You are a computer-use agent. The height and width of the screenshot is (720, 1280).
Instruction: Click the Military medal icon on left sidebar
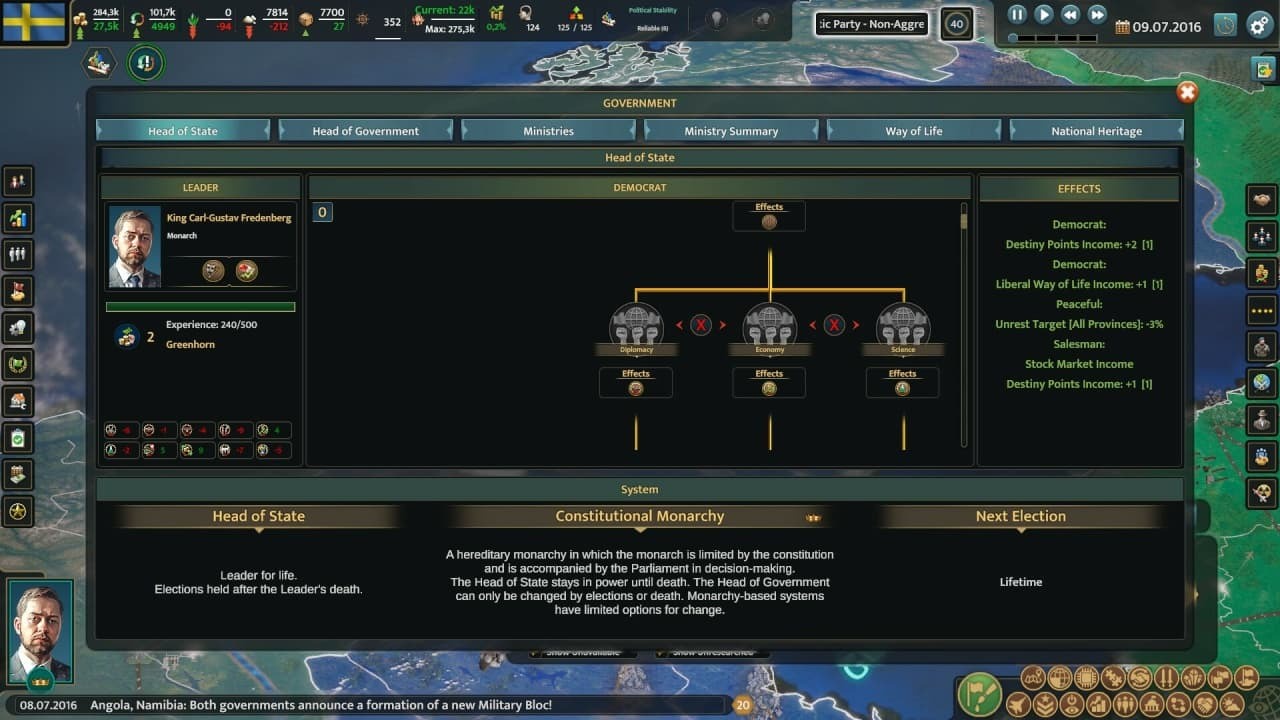[17, 365]
